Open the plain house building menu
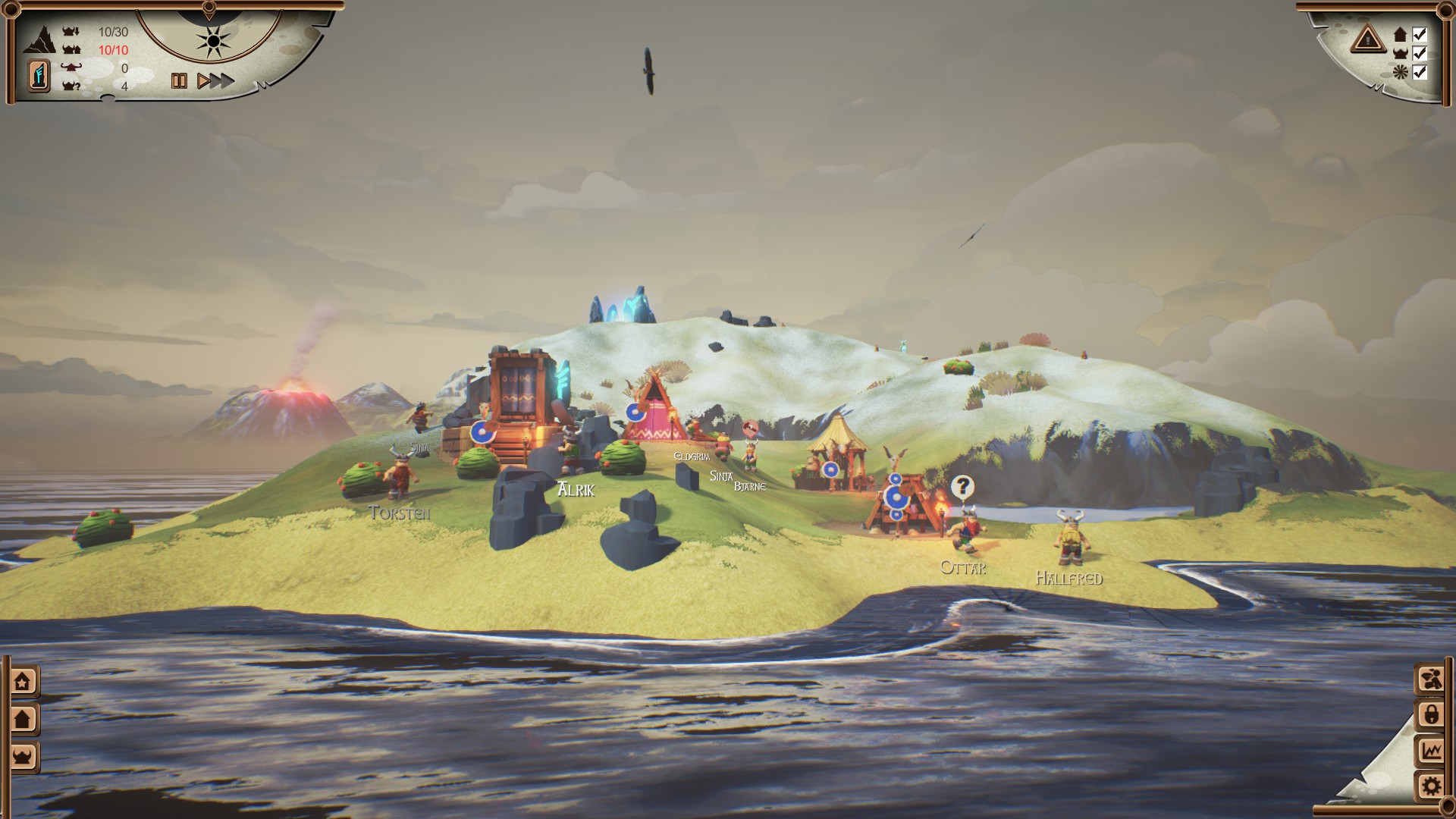The height and width of the screenshot is (819, 1456). point(23,718)
